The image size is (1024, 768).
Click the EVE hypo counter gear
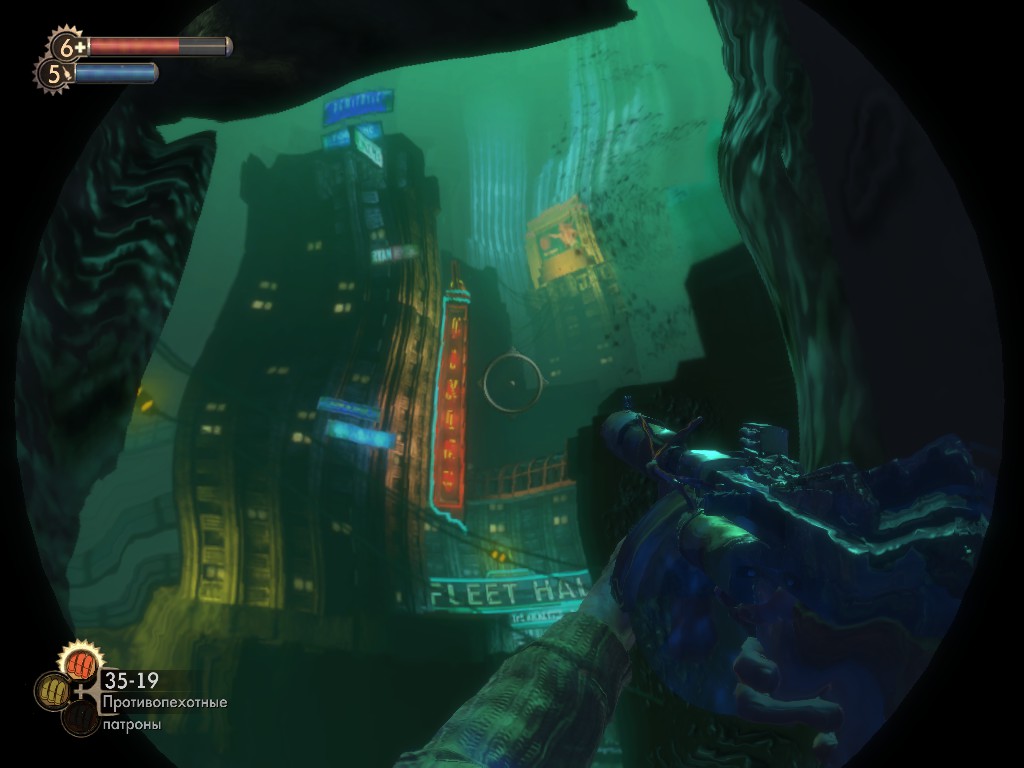coord(53,73)
